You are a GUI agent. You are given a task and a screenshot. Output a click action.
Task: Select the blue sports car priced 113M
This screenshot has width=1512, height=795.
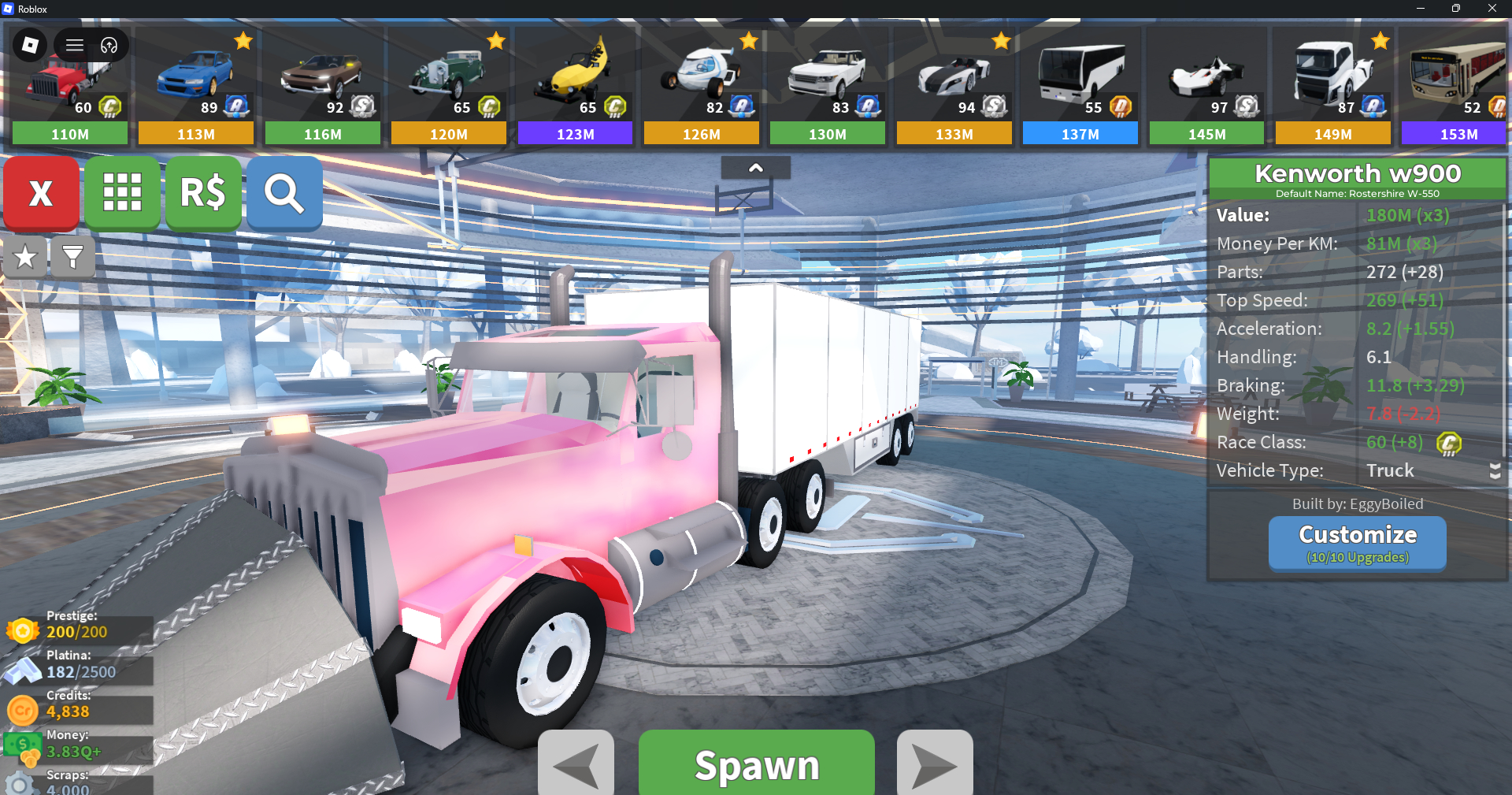coord(196,87)
